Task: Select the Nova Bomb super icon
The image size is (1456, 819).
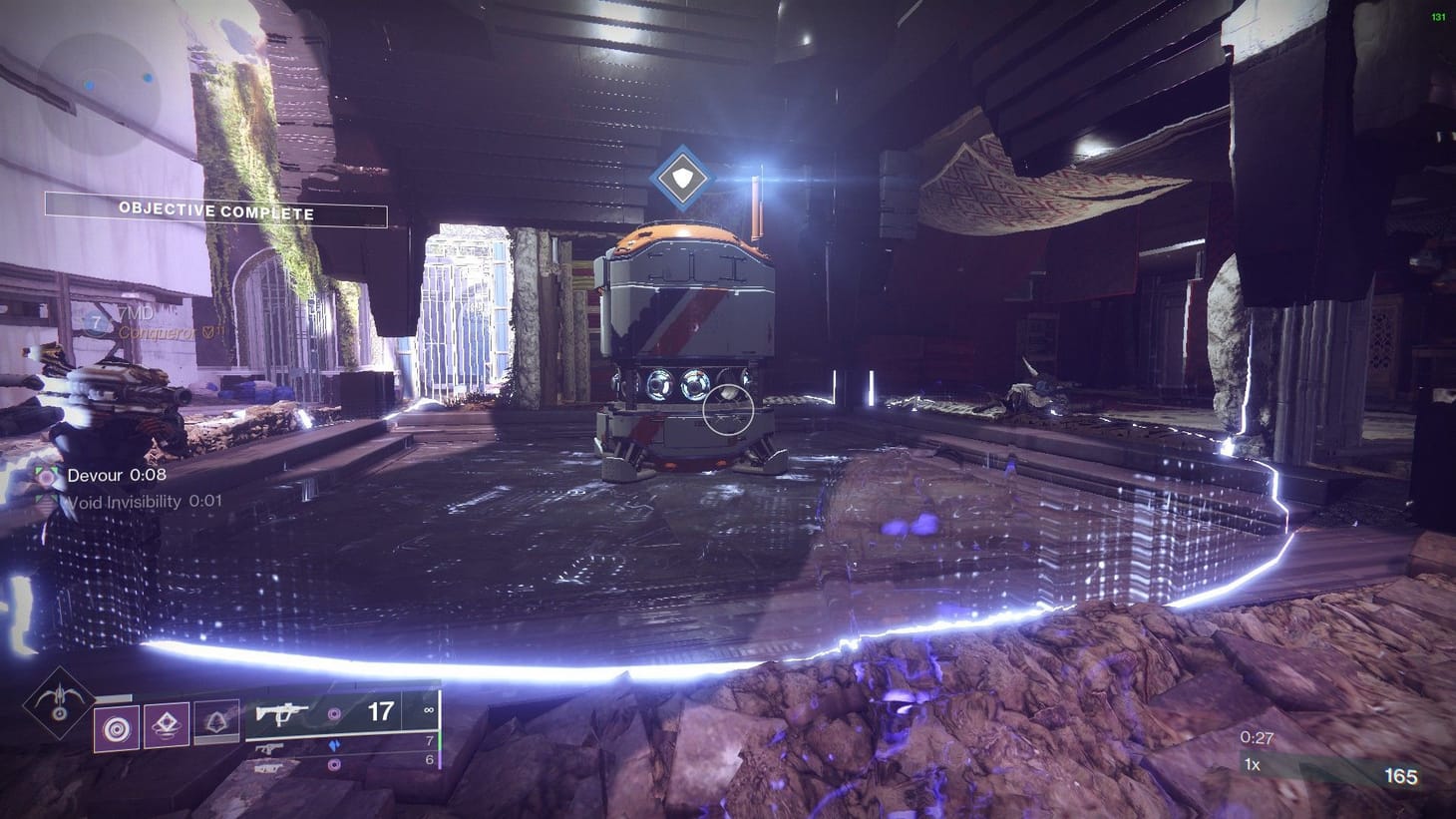Action: (x=57, y=701)
